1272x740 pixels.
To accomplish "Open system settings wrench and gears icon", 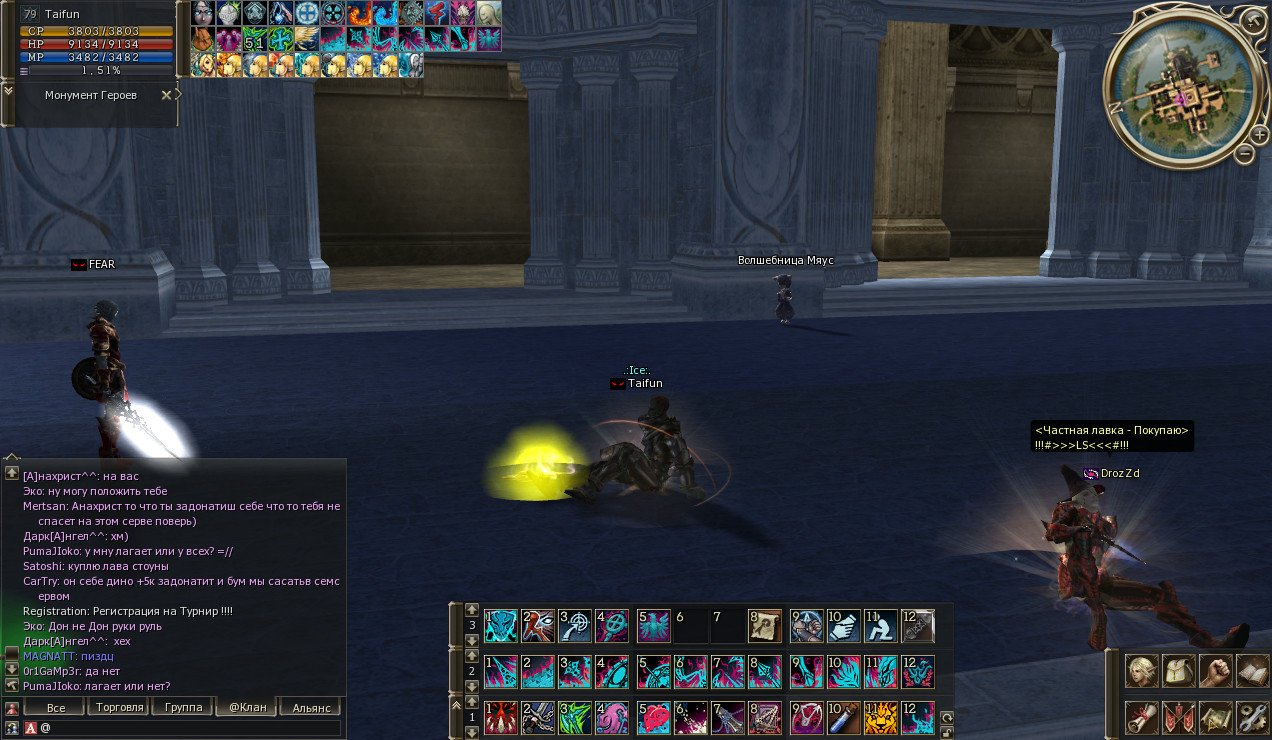I will point(1252,717).
